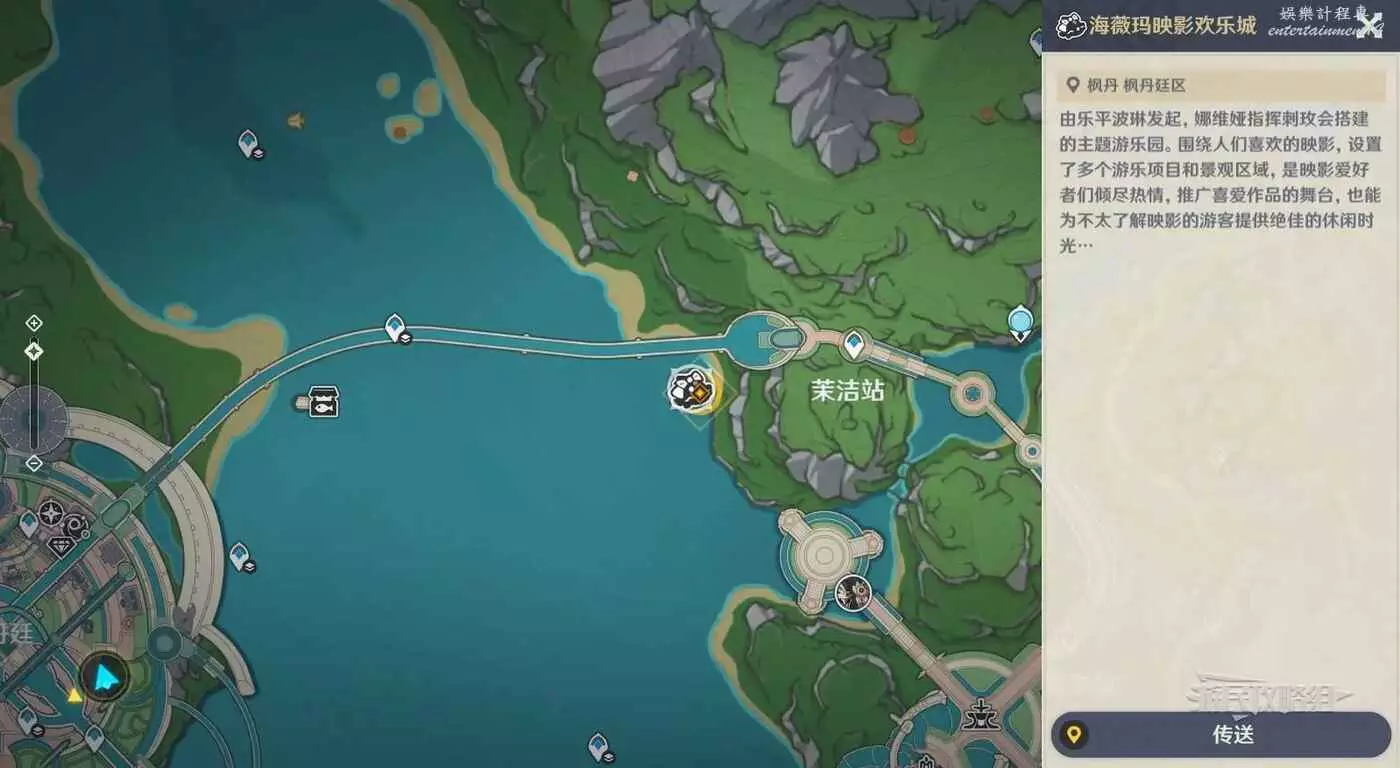Click the round character portrait map marker

[x=853, y=593]
